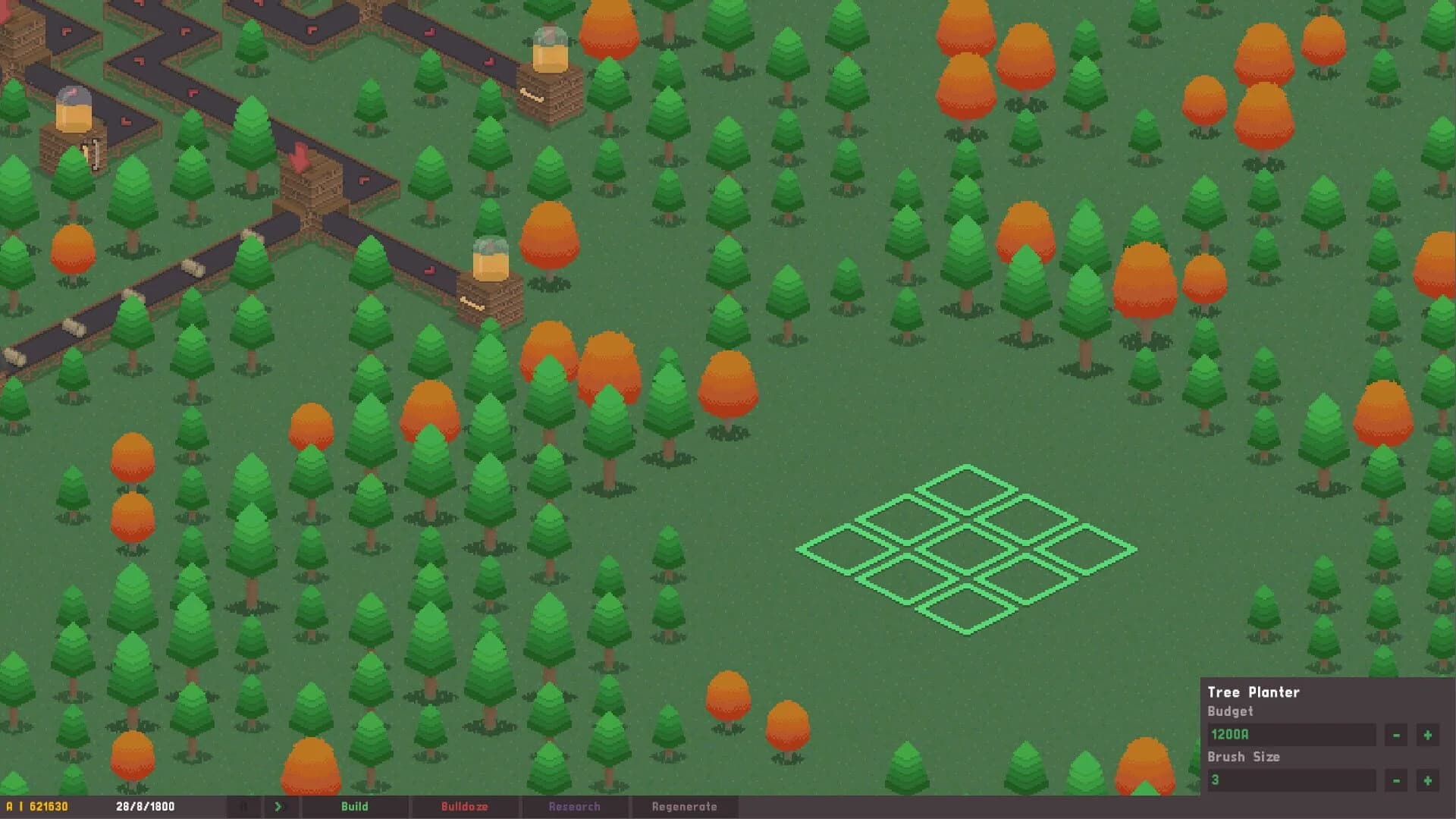Activate Bulldoze mode
Image resolution: width=1456 pixels, height=819 pixels.
click(465, 807)
